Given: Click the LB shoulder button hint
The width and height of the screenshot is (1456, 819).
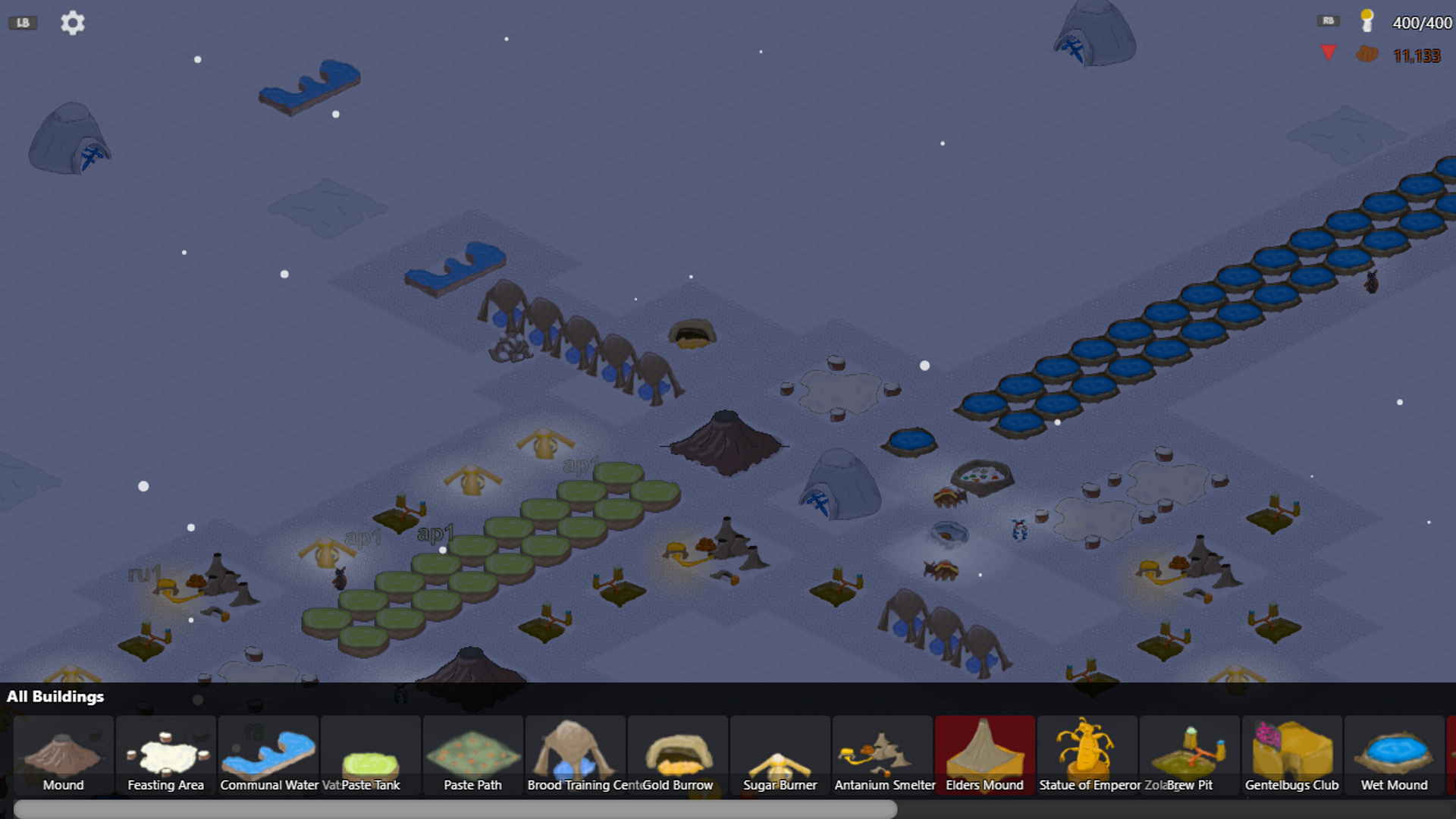Looking at the screenshot, I should pos(22,21).
